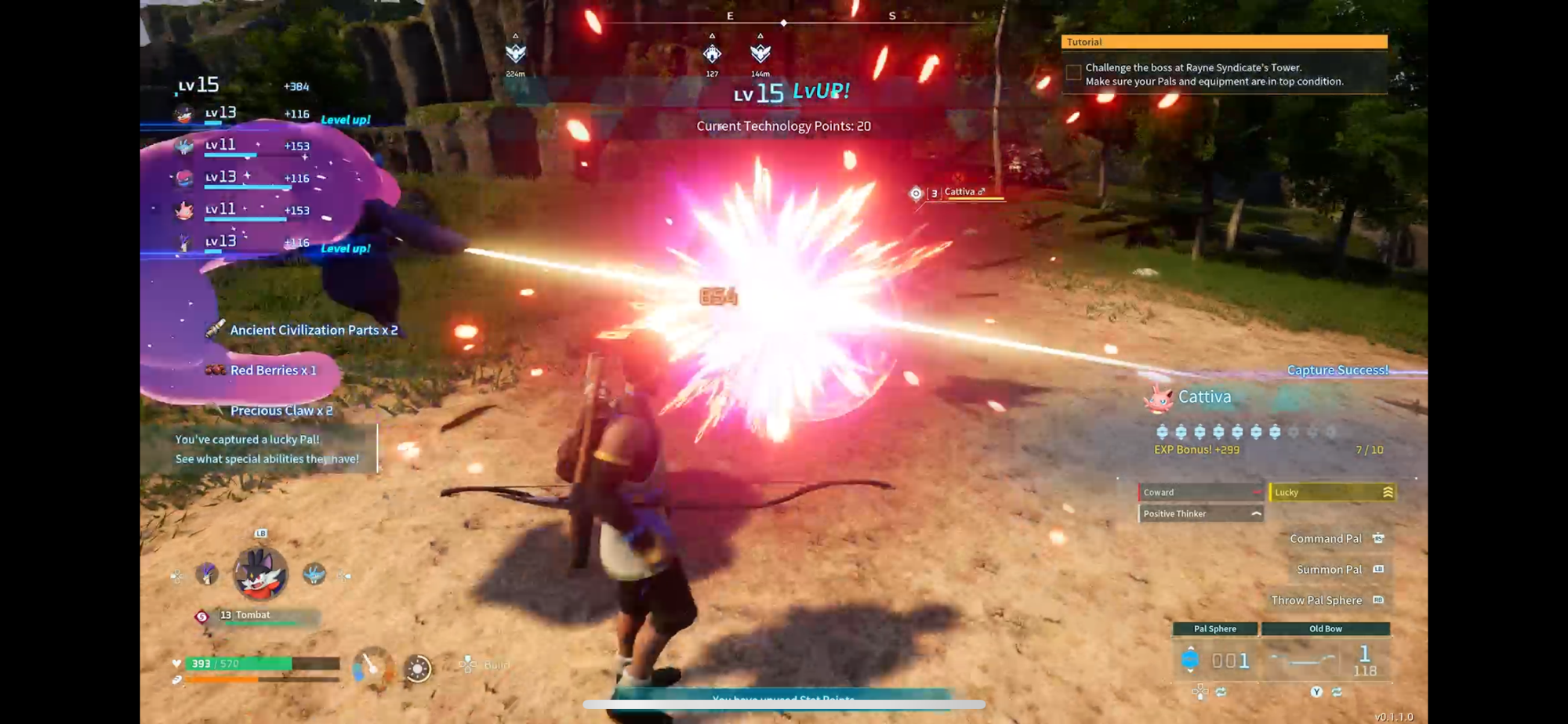
Task: Tick the tutorial objective checkbox
Action: [x=1073, y=73]
